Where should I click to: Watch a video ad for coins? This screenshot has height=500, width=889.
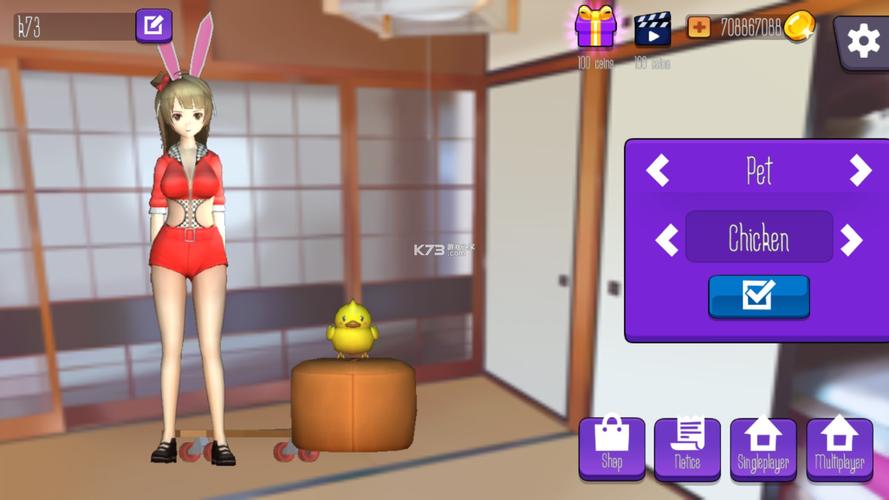coord(652,29)
